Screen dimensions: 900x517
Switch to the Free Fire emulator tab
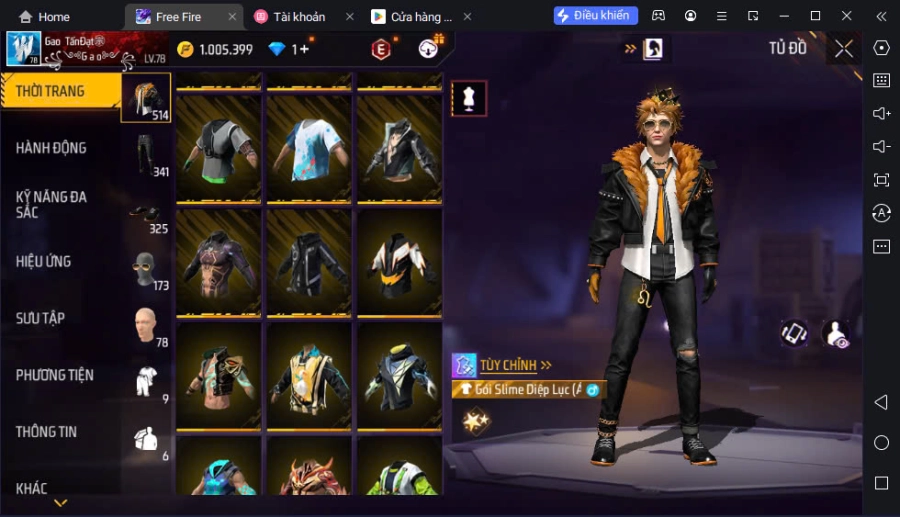(178, 17)
